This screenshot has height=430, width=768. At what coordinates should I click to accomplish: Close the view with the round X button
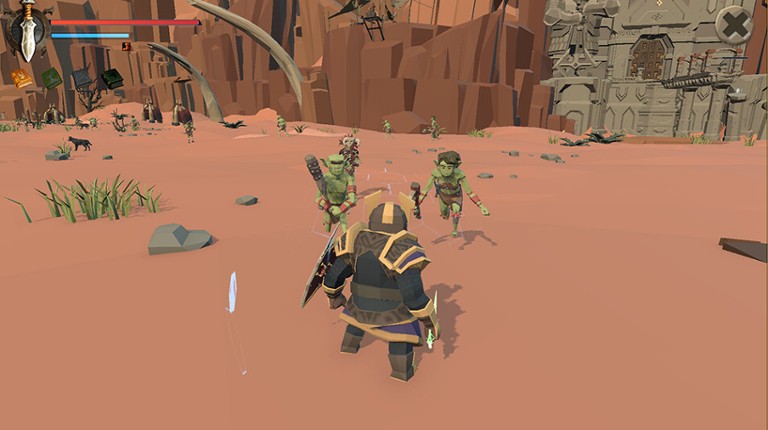(734, 25)
